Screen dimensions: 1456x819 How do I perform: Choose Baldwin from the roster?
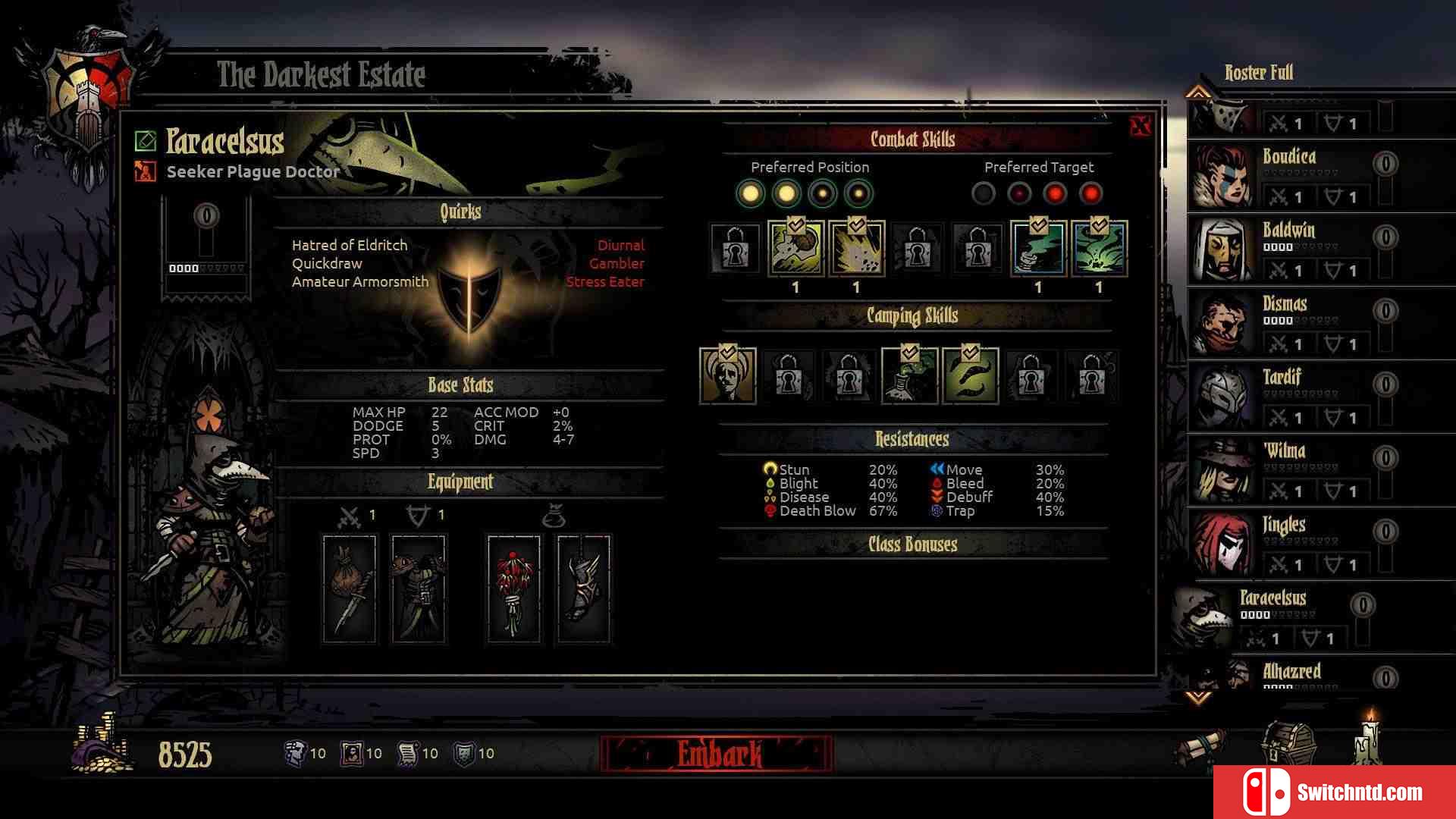tap(1289, 248)
